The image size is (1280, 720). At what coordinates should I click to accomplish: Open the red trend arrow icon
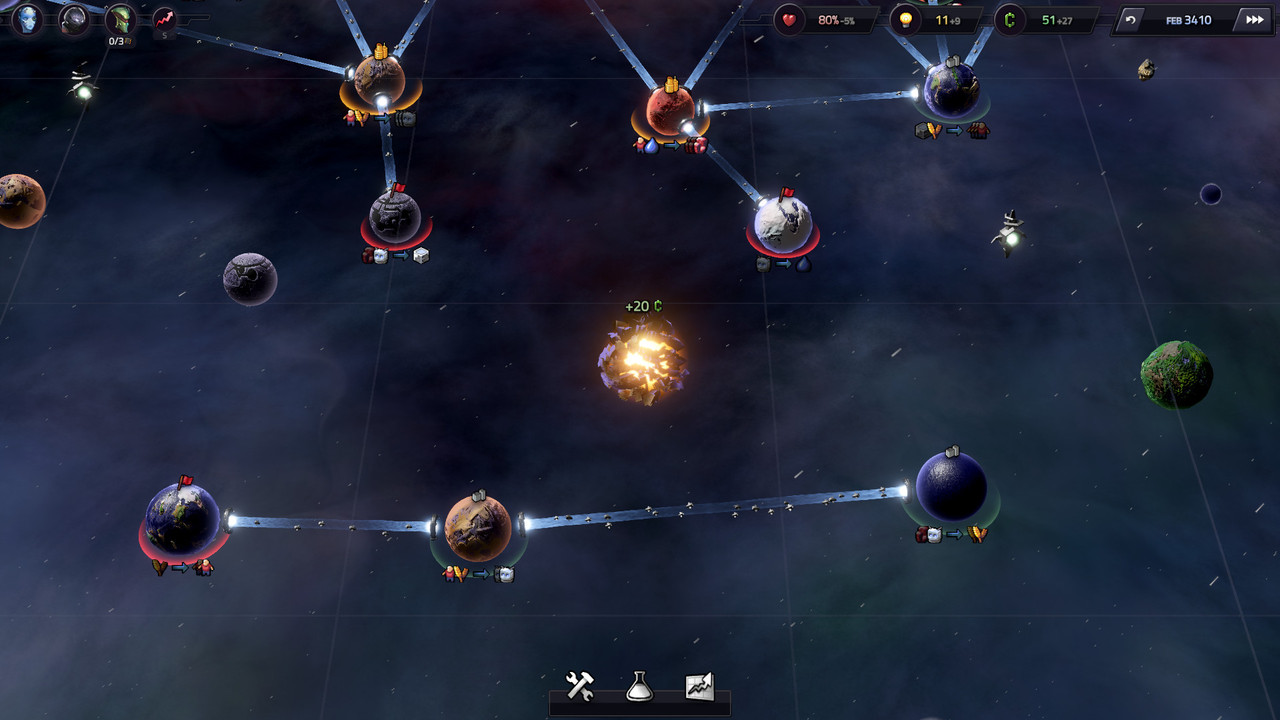pos(164,19)
